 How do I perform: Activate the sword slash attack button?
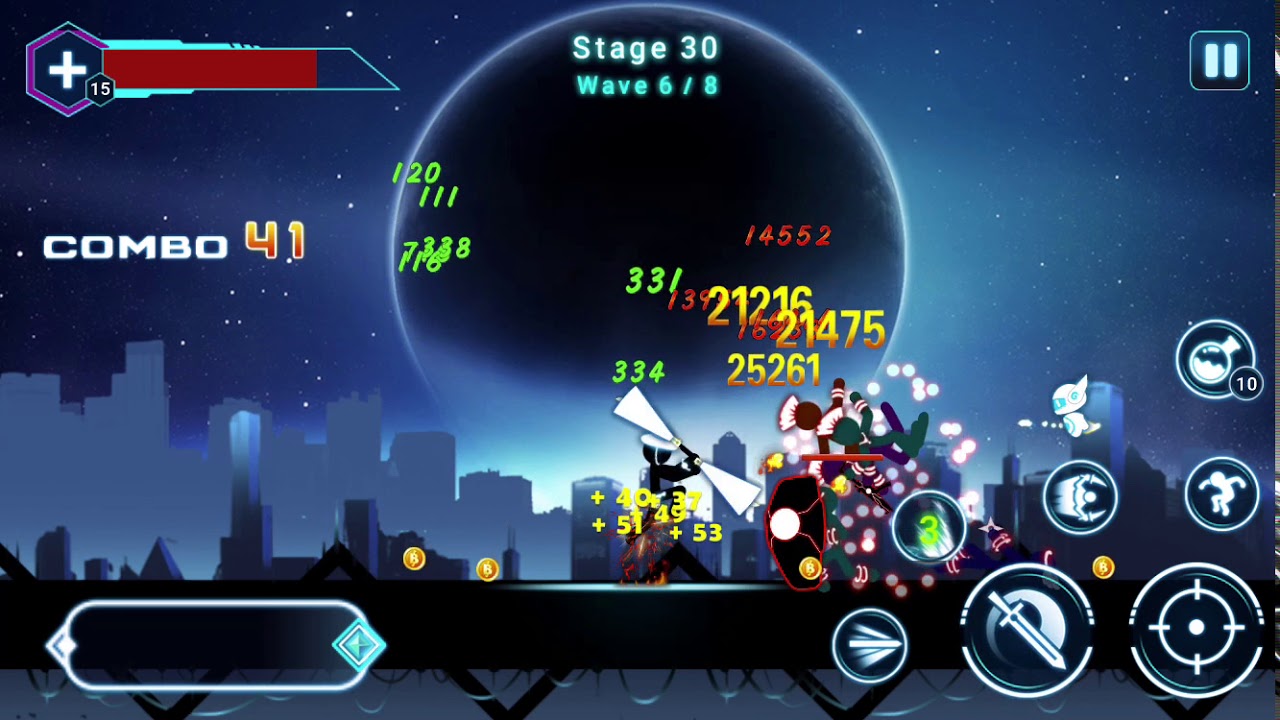pos(1027,629)
